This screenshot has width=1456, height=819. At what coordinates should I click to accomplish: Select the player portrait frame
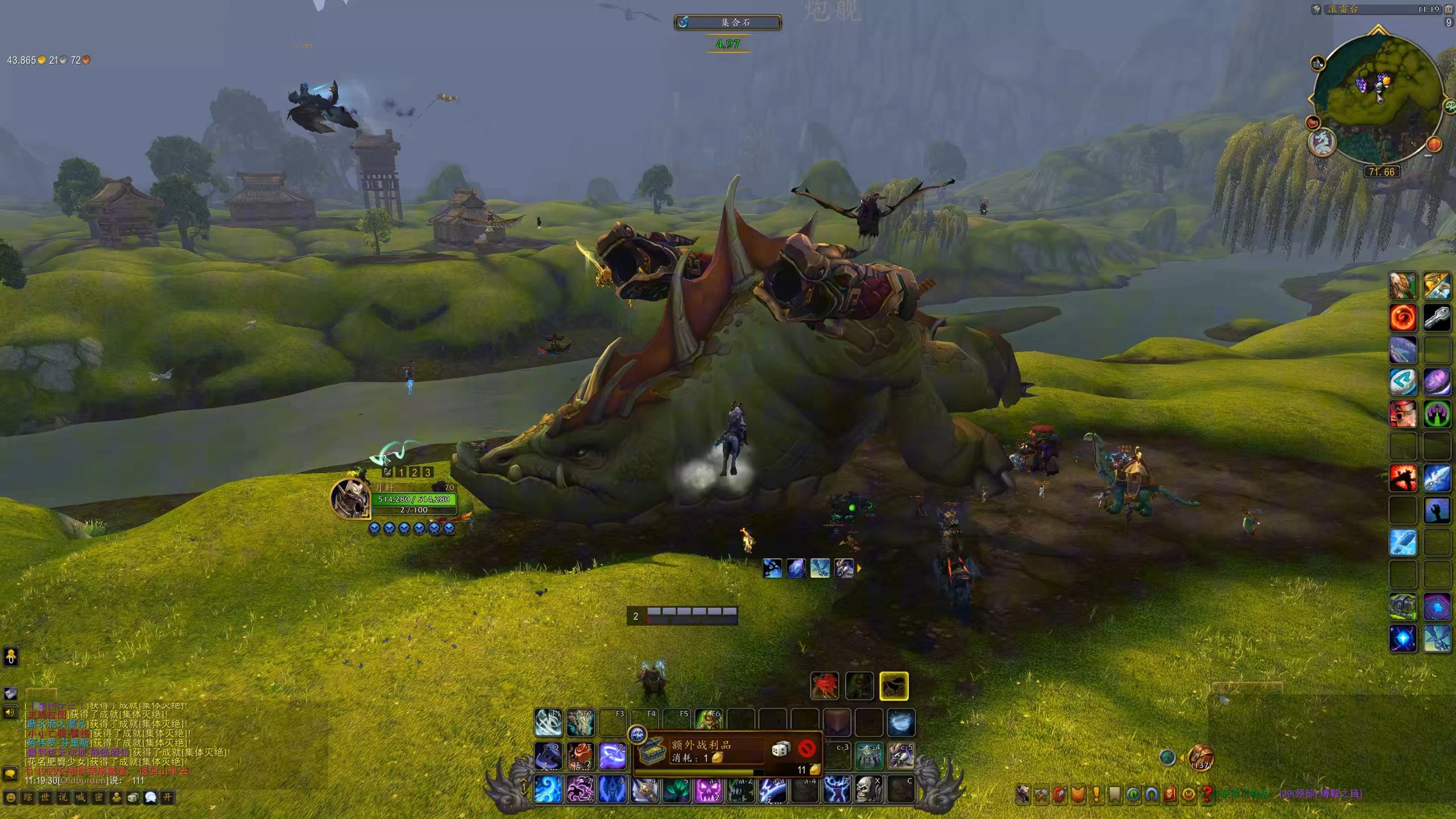(350, 499)
